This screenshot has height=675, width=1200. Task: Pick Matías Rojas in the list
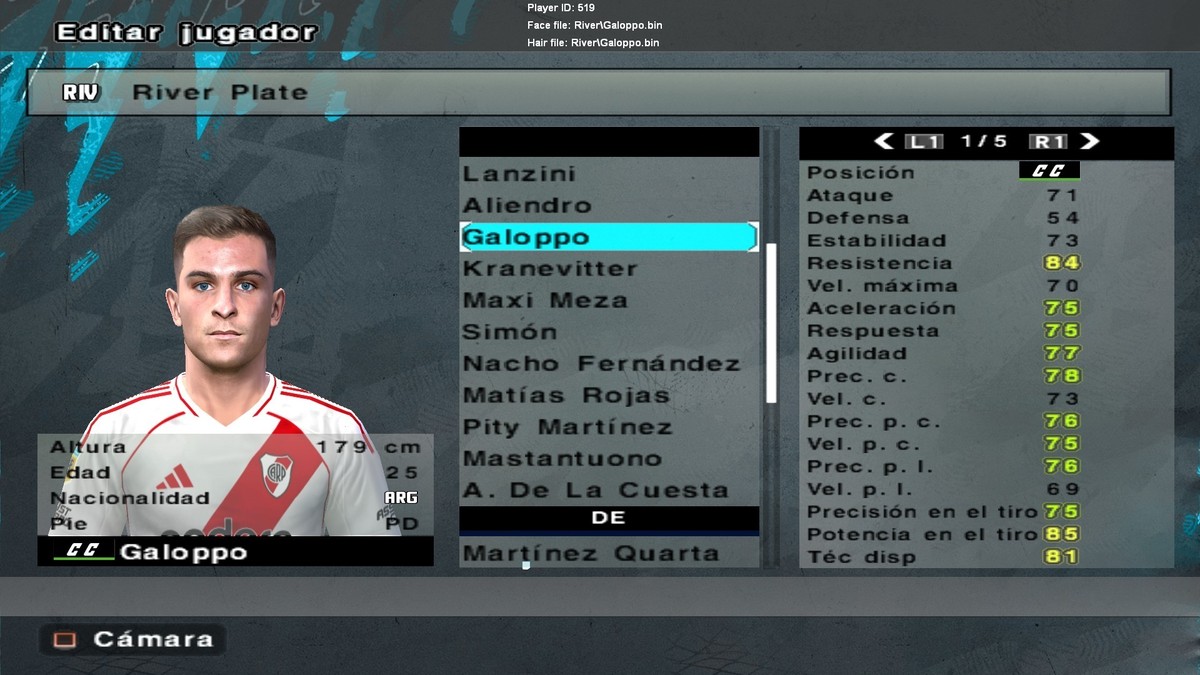click(566, 396)
